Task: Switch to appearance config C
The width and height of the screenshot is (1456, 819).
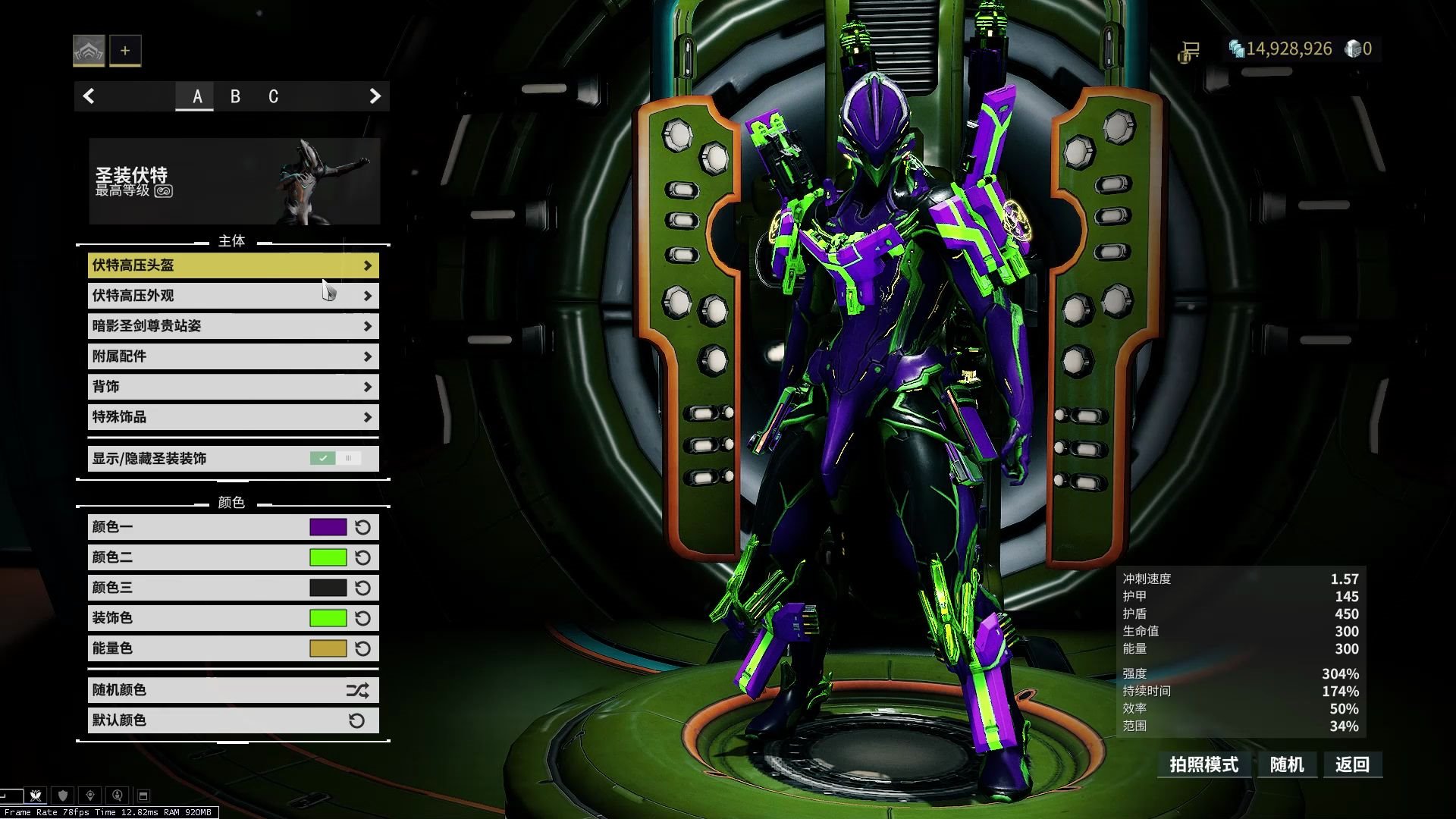Action: (x=273, y=96)
